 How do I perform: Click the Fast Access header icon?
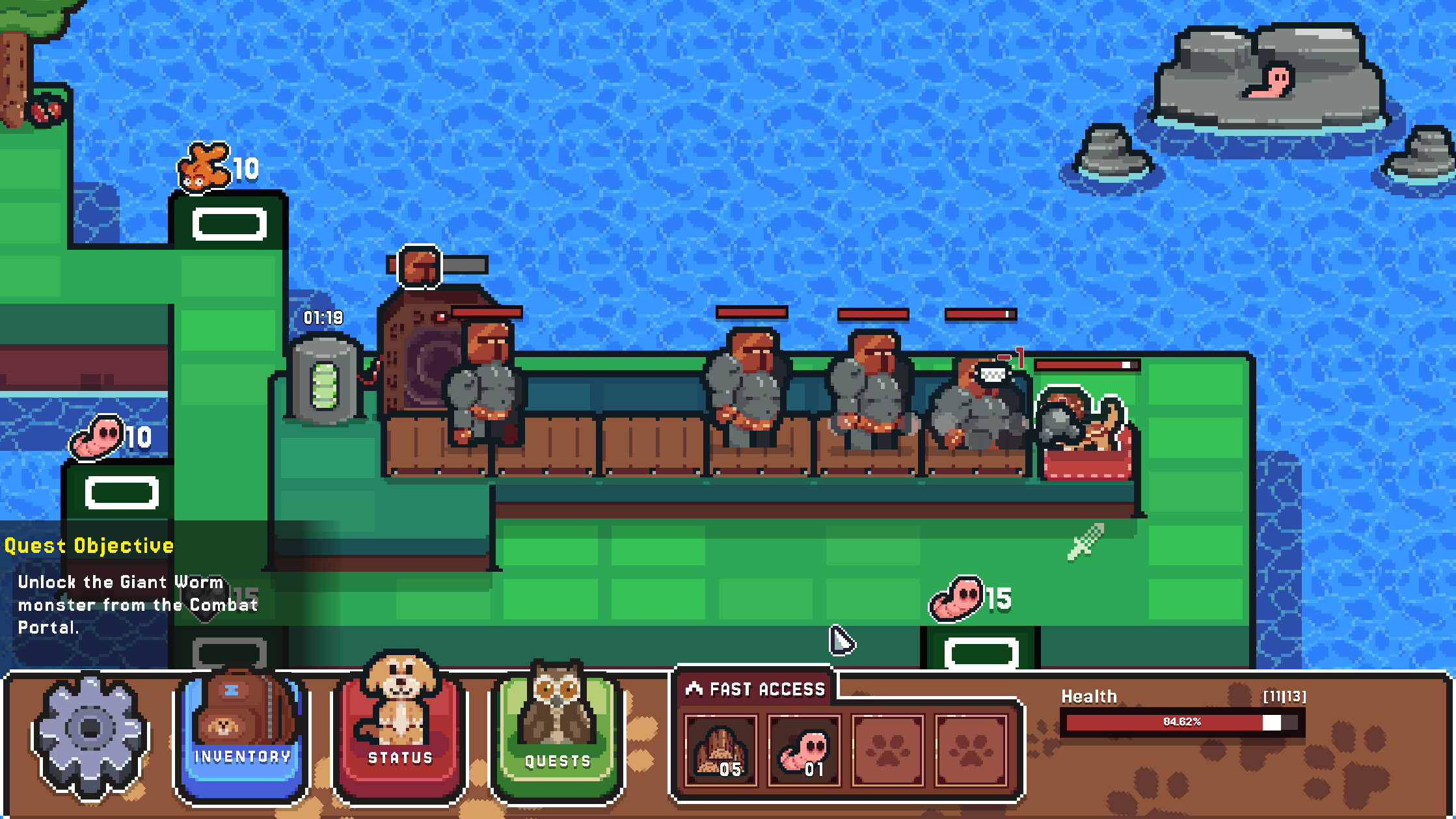tap(693, 688)
